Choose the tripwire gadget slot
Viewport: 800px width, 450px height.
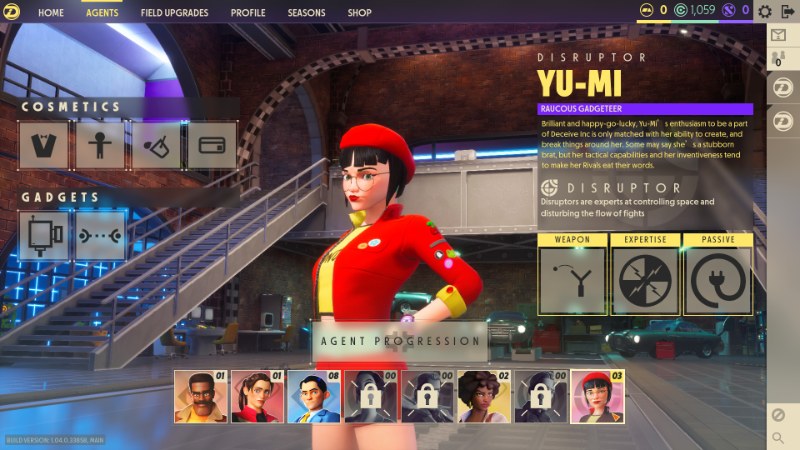[x=101, y=235]
